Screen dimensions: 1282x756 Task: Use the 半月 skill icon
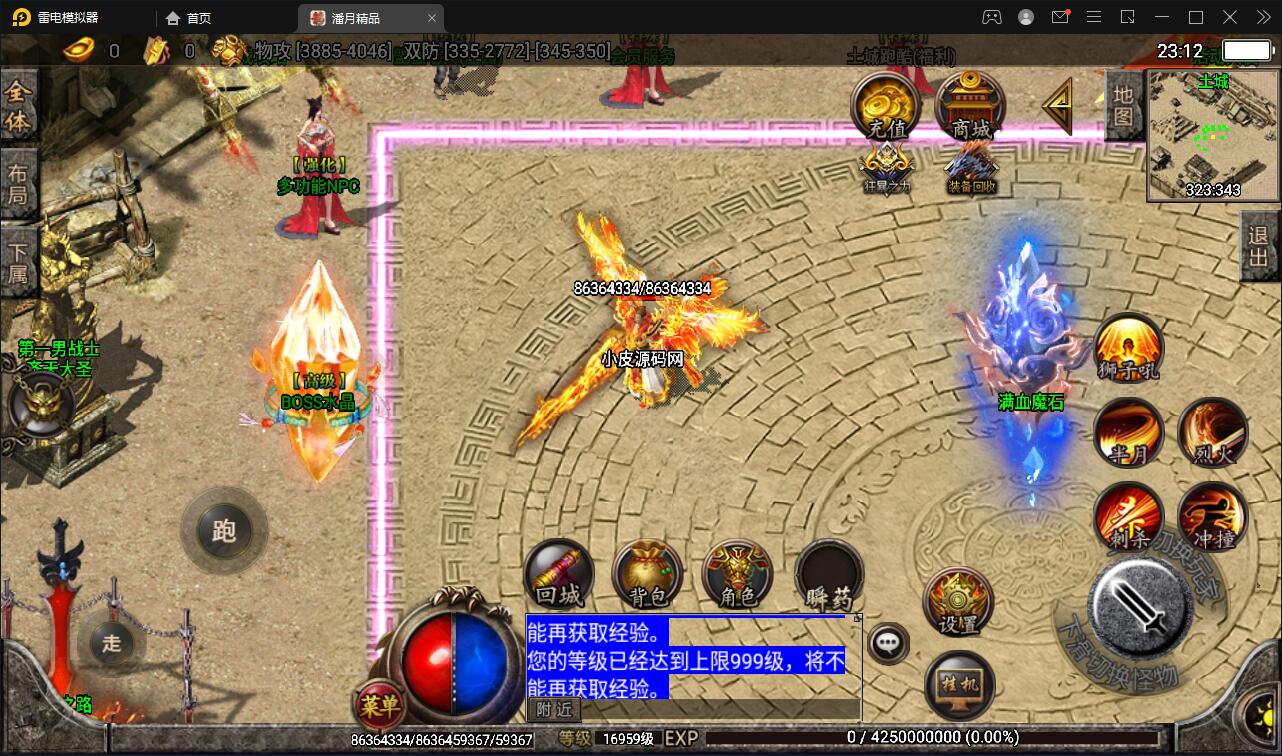coord(1128,432)
